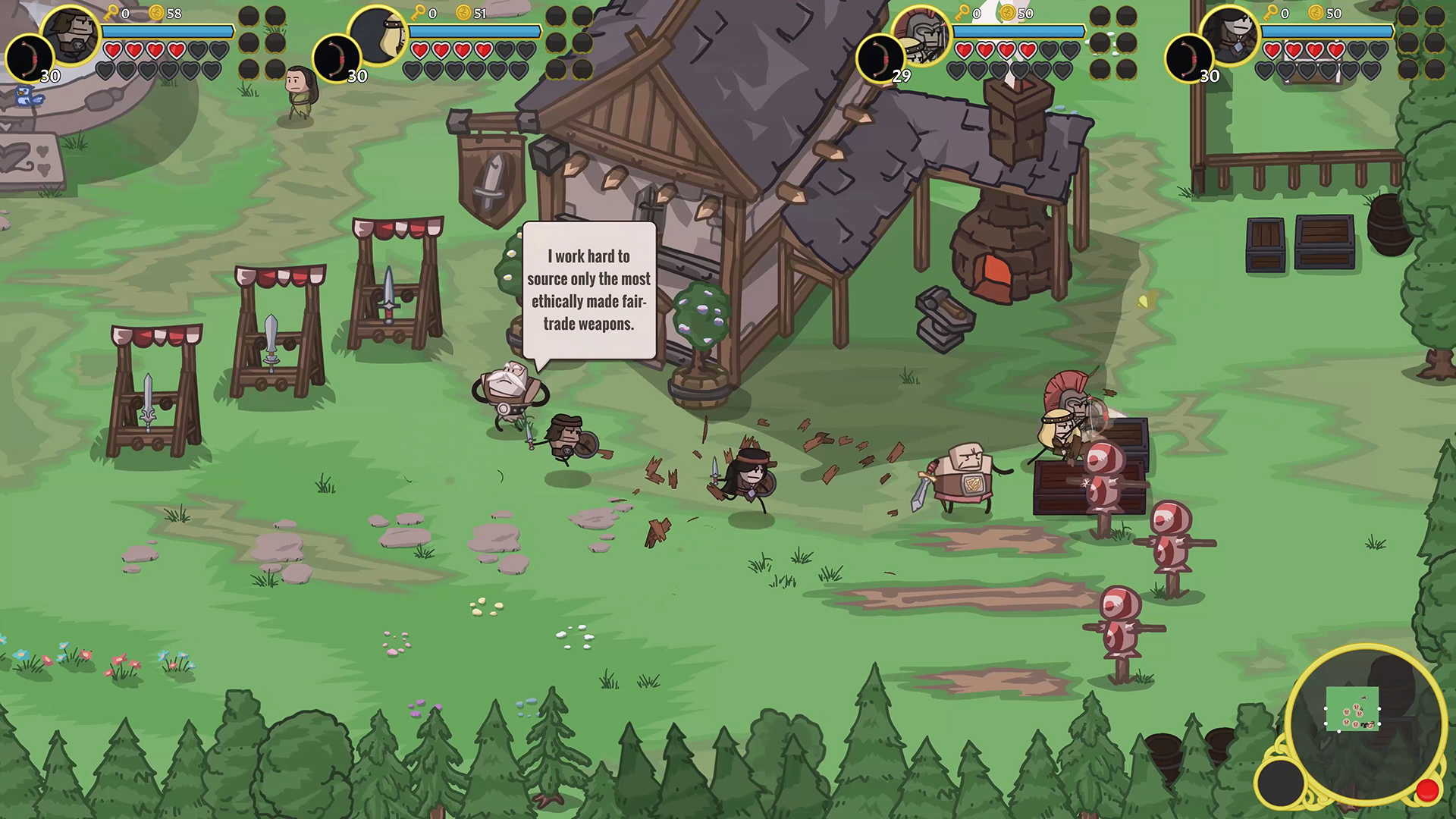The image size is (1456, 819).
Task: Select player three's helmeted portrait
Action: click(920, 36)
